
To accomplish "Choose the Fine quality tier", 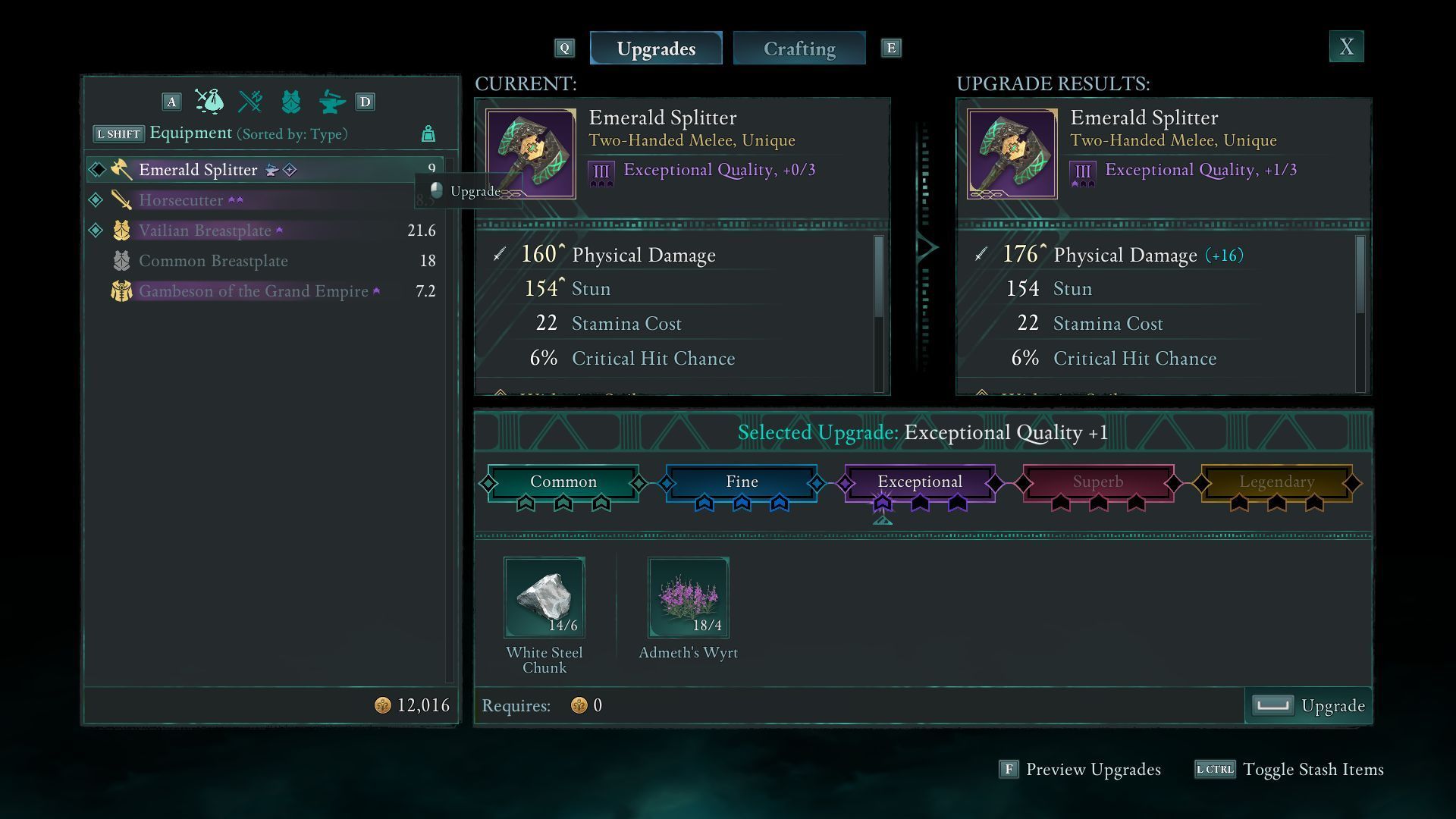I will (x=742, y=482).
